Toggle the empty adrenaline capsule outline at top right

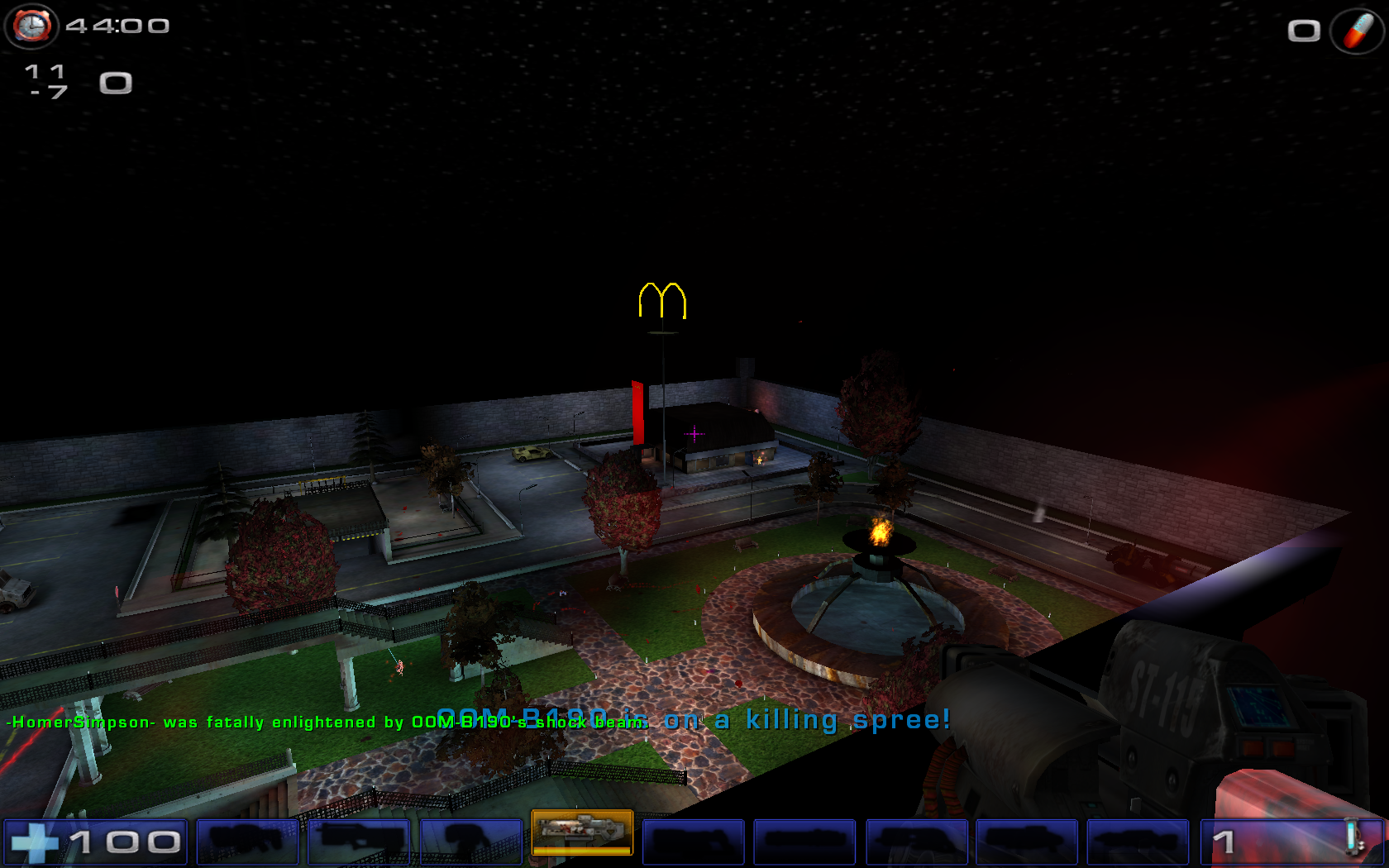tap(1305, 31)
